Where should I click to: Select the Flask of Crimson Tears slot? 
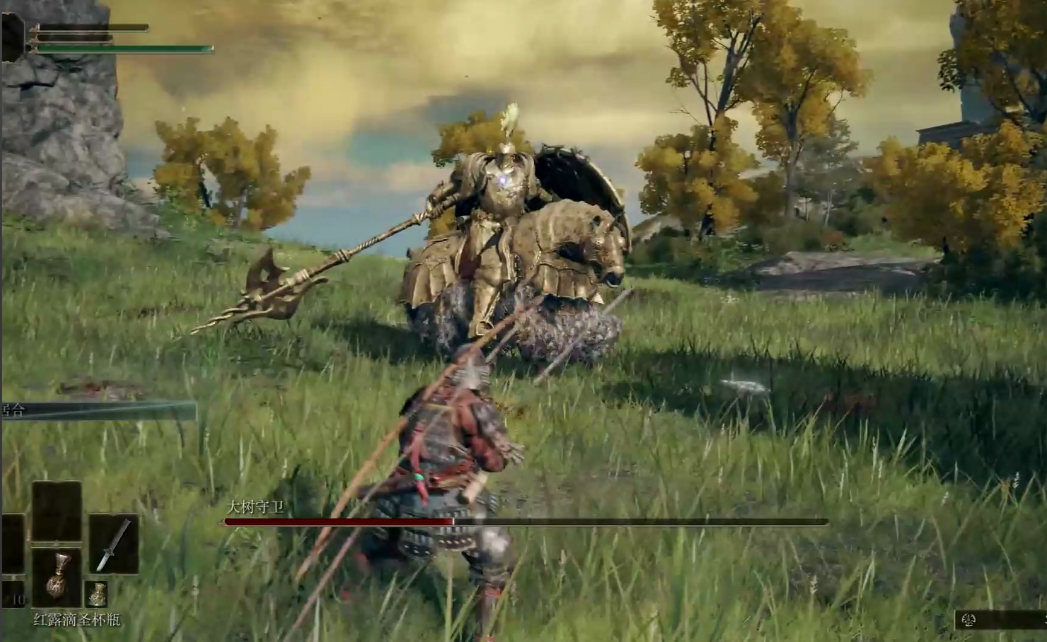(56, 579)
